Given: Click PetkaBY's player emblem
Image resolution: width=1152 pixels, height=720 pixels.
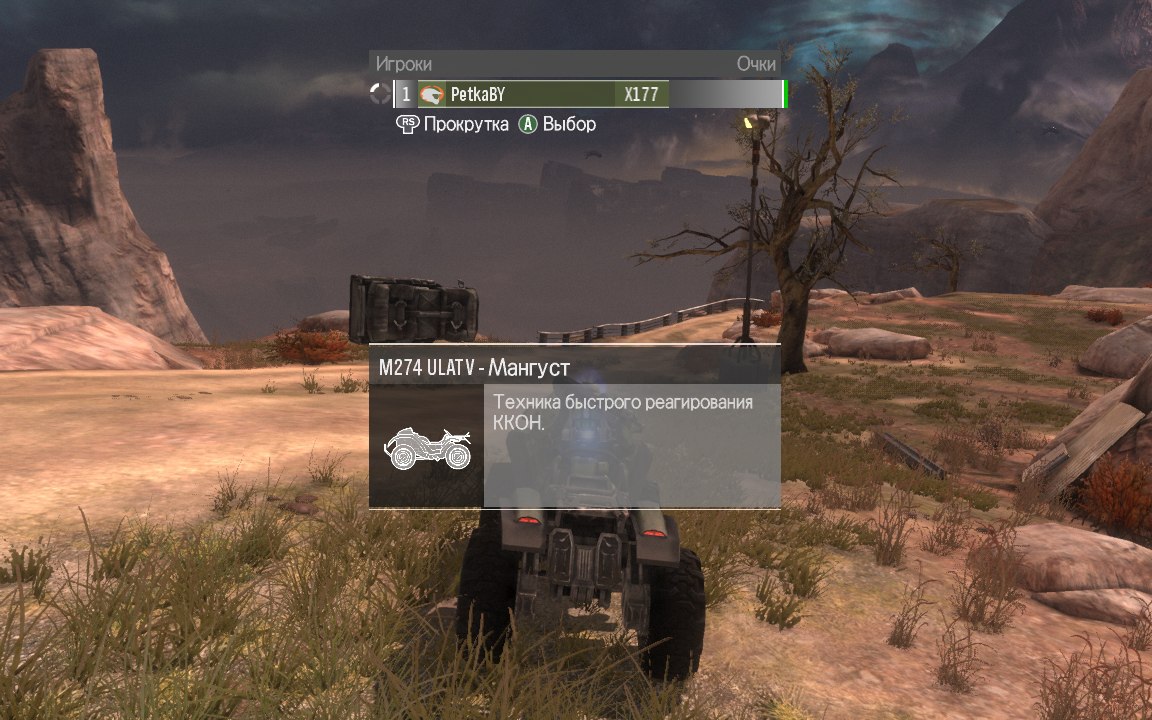Looking at the screenshot, I should (x=432, y=95).
